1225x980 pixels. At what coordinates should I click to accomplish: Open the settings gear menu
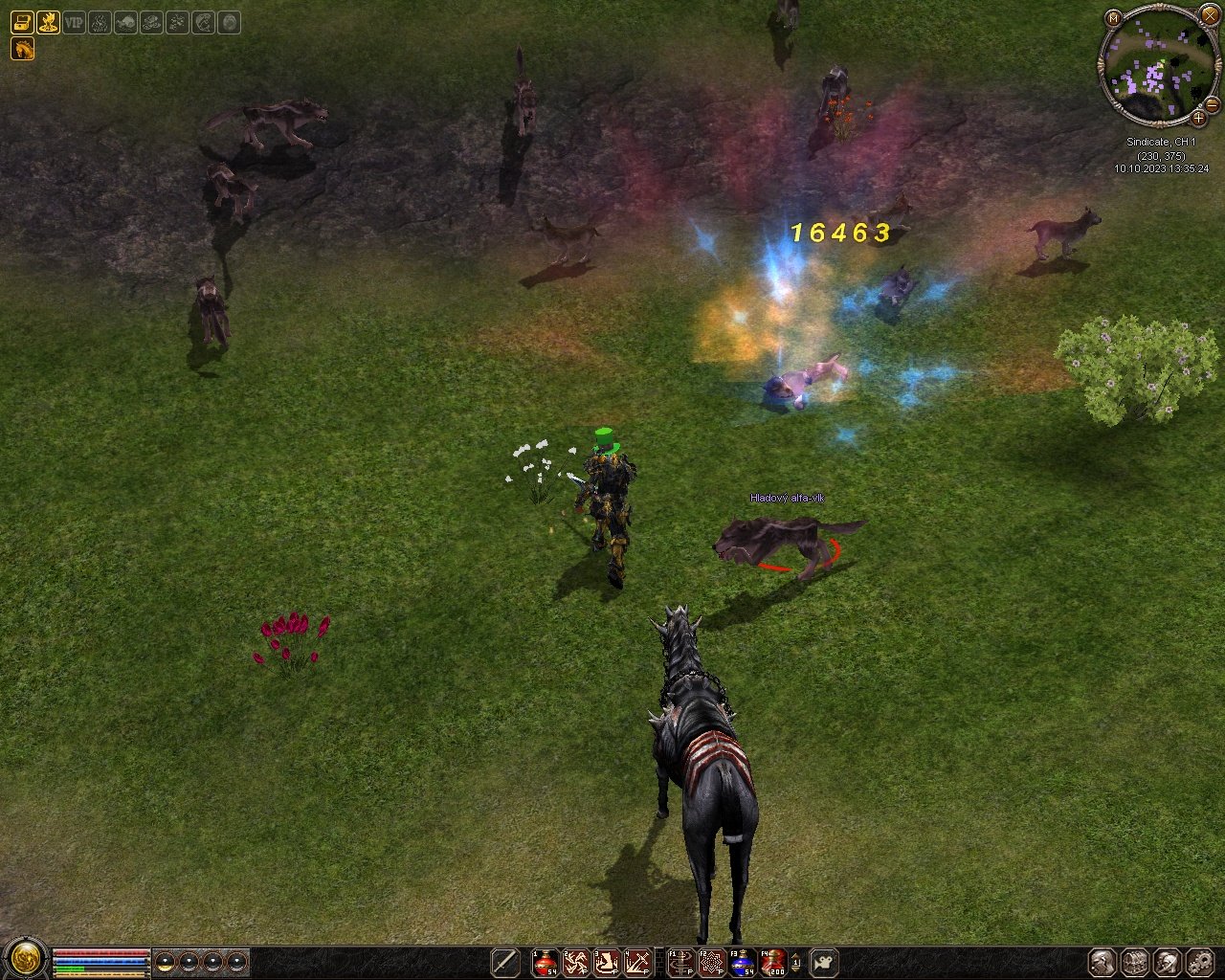point(1200,962)
